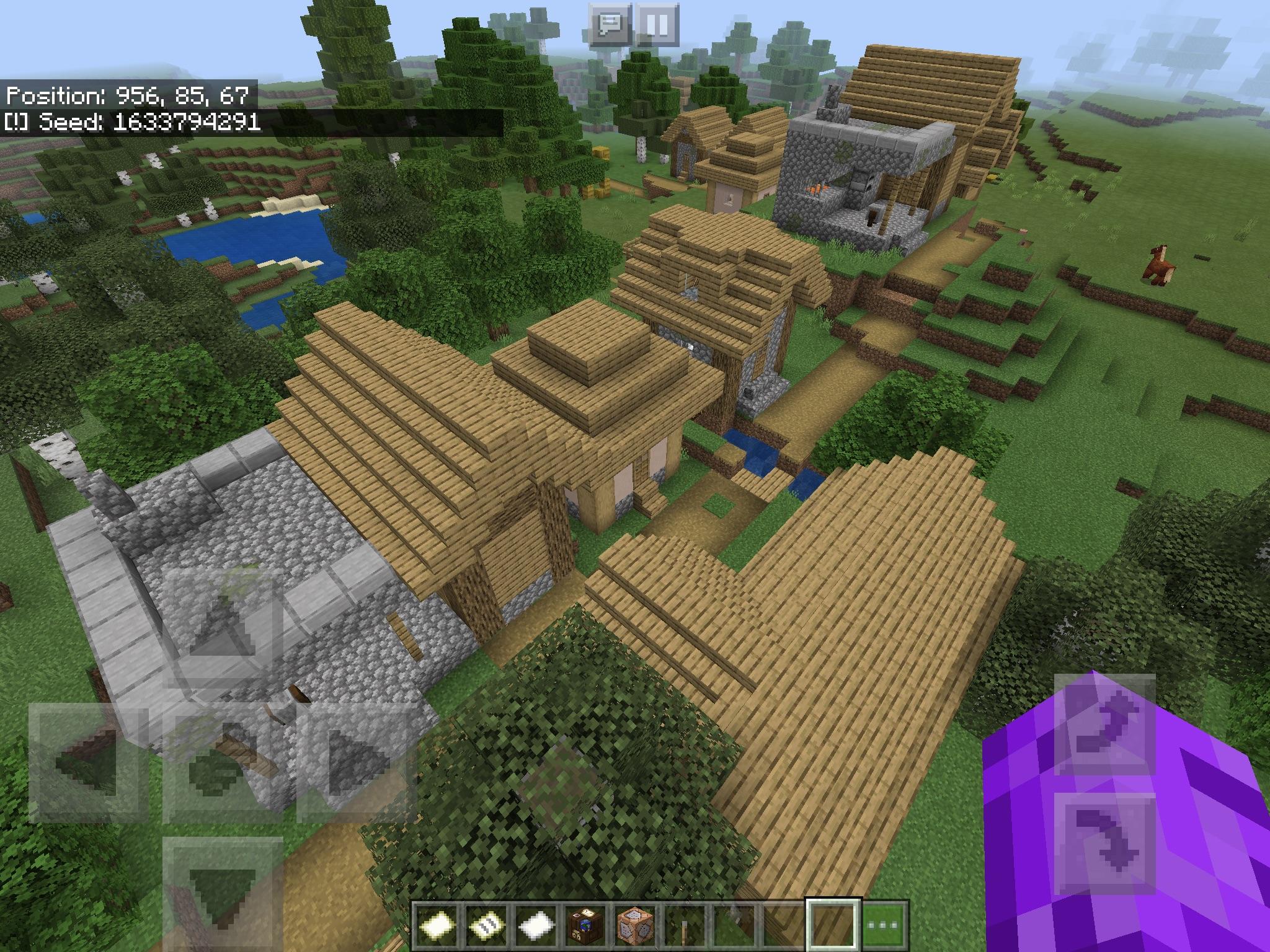
Task: Select the command block in the hotbar
Action: point(636,925)
